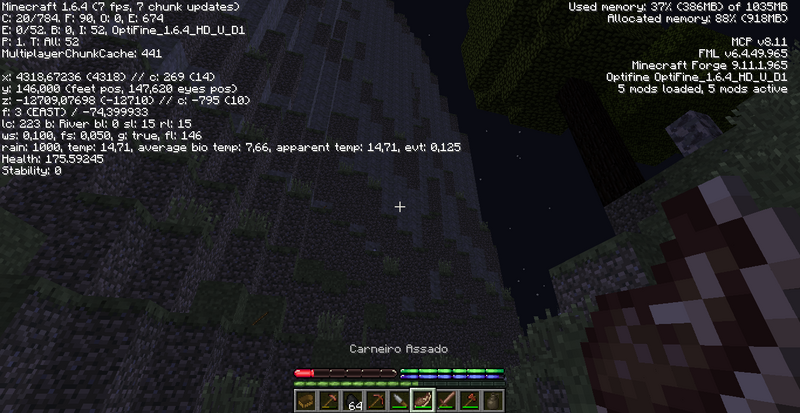Viewport: 800px width, 413px height.
Task: Equip the sword from the hotbar
Action: coord(444,401)
